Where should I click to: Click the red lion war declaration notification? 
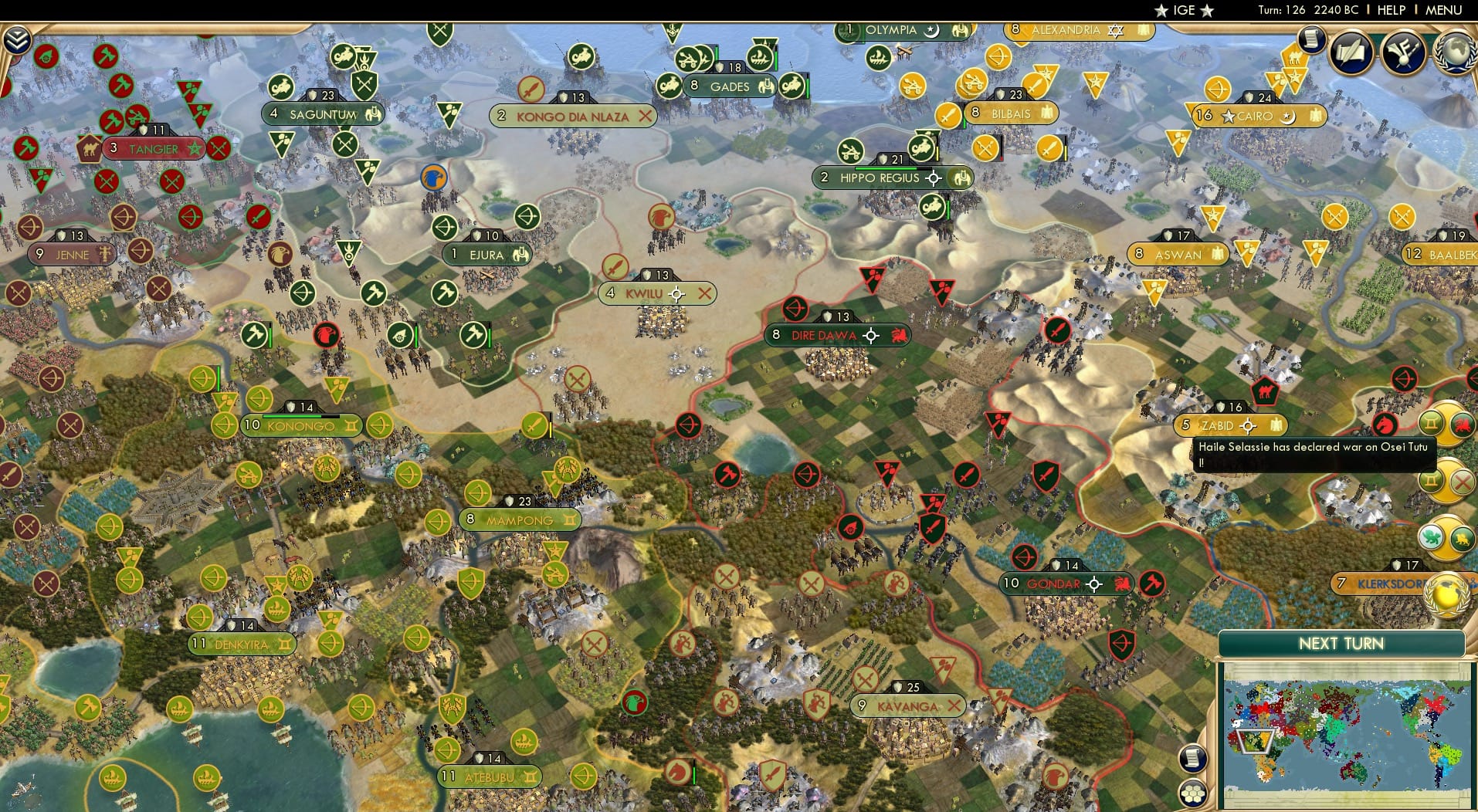tap(1463, 425)
